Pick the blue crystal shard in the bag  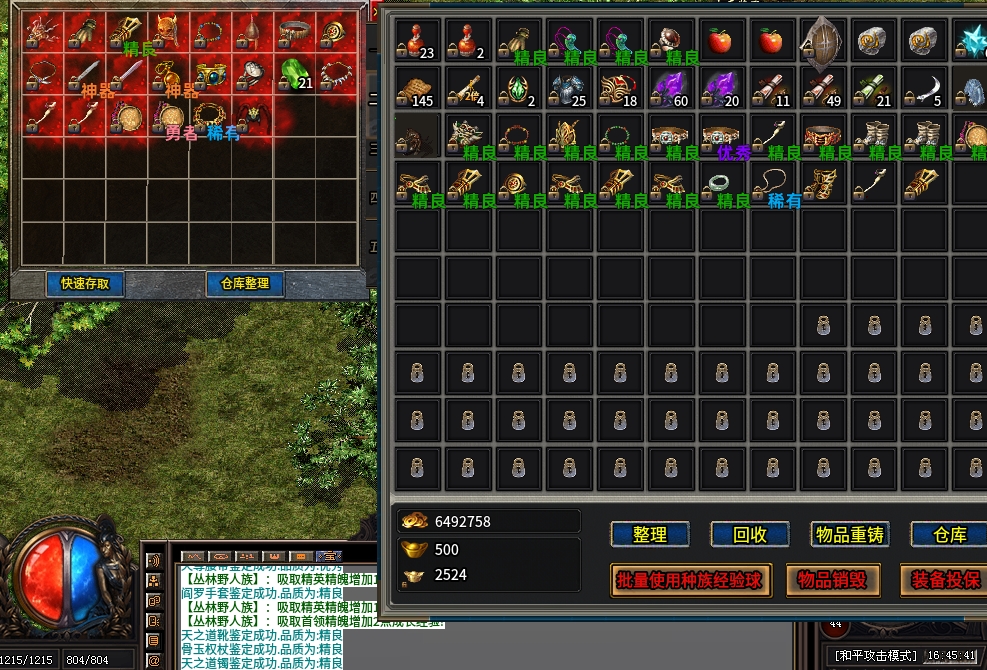click(972, 41)
